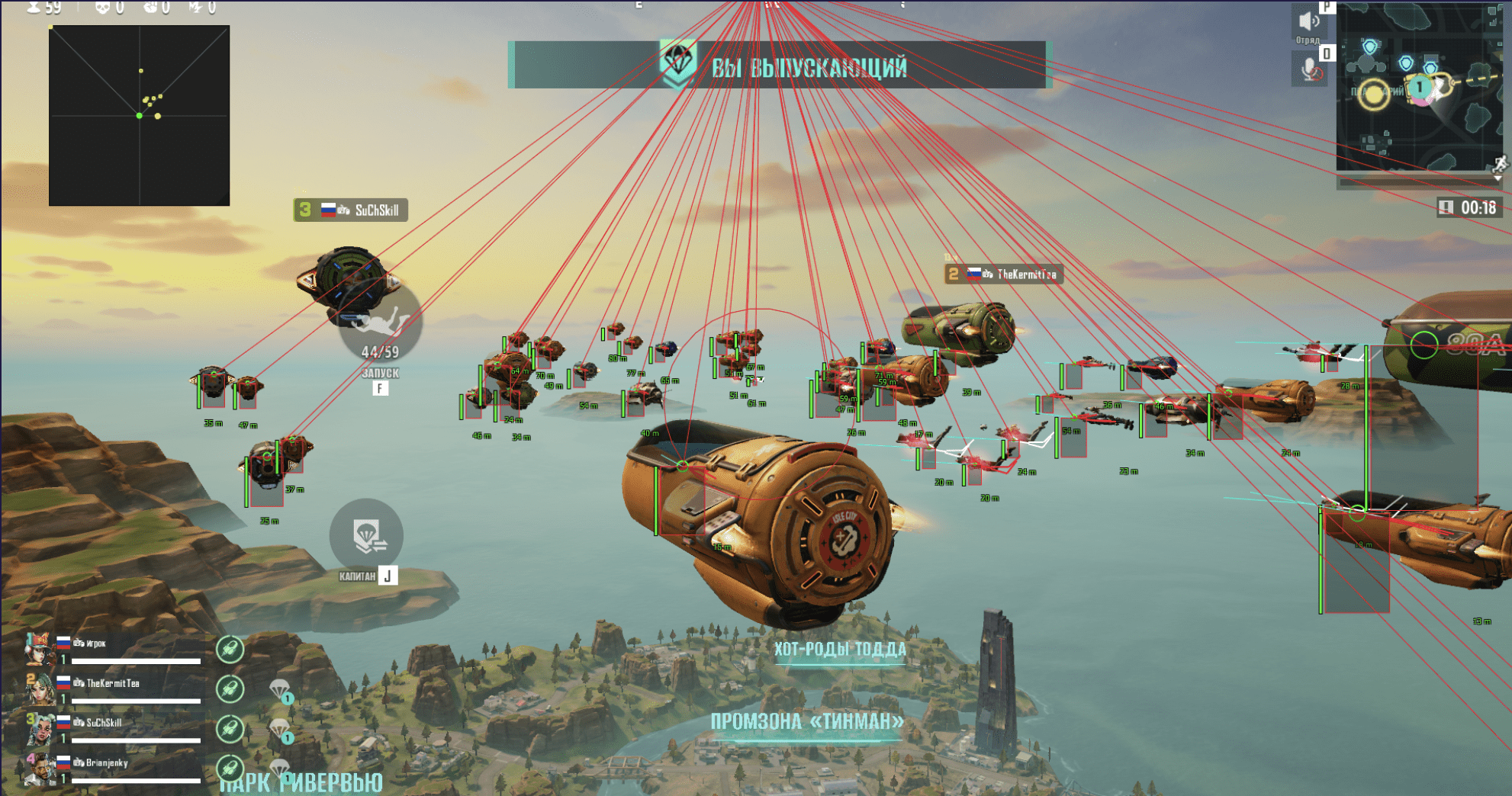This screenshot has height=796, width=1512.
Task: Click the yellow circle marker on the minimap
Action: [1375, 95]
